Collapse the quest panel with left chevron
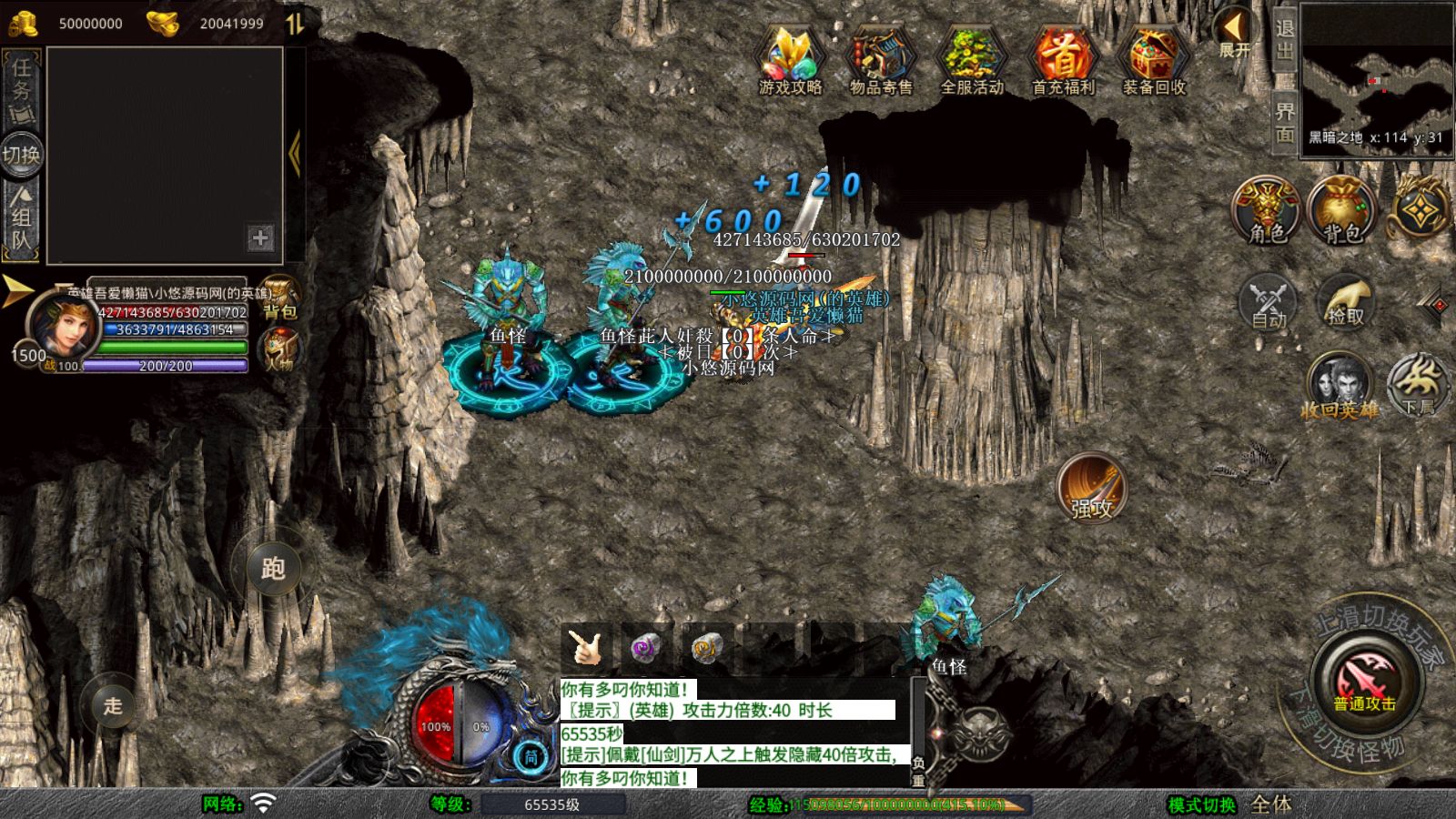Screen dimensions: 1456x819 point(293,152)
